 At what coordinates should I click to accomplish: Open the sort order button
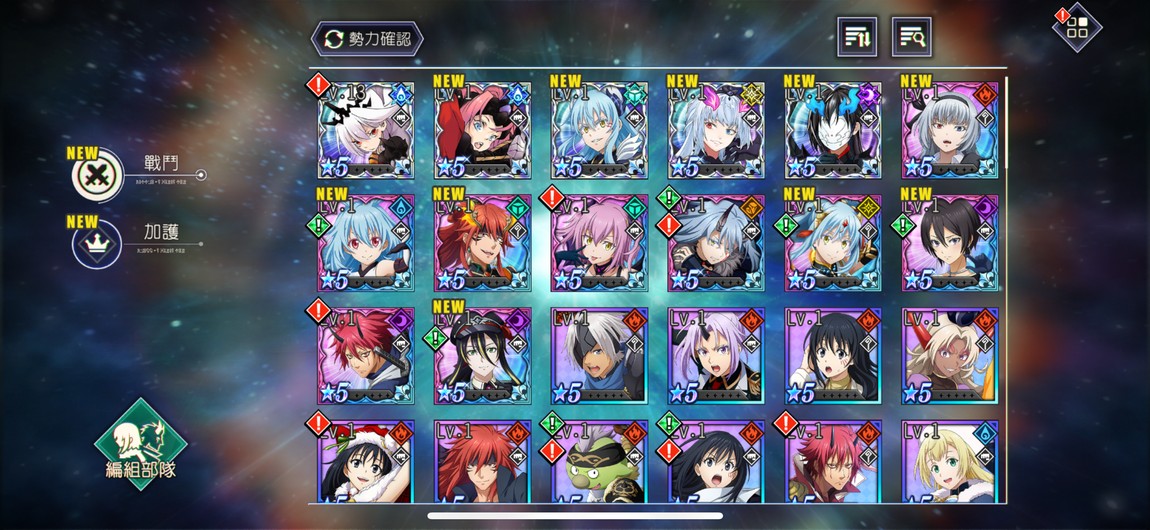pyautogui.click(x=857, y=38)
